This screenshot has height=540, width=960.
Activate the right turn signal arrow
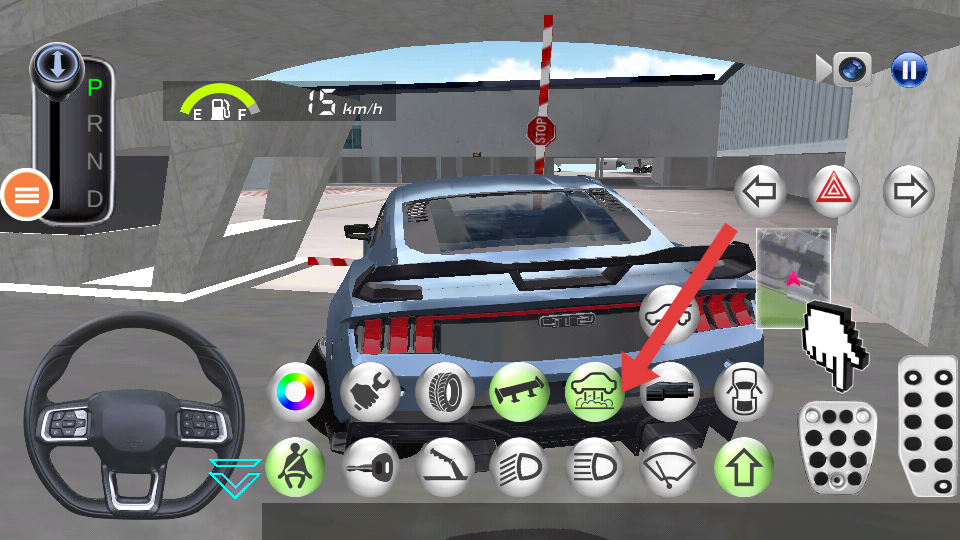(x=909, y=190)
